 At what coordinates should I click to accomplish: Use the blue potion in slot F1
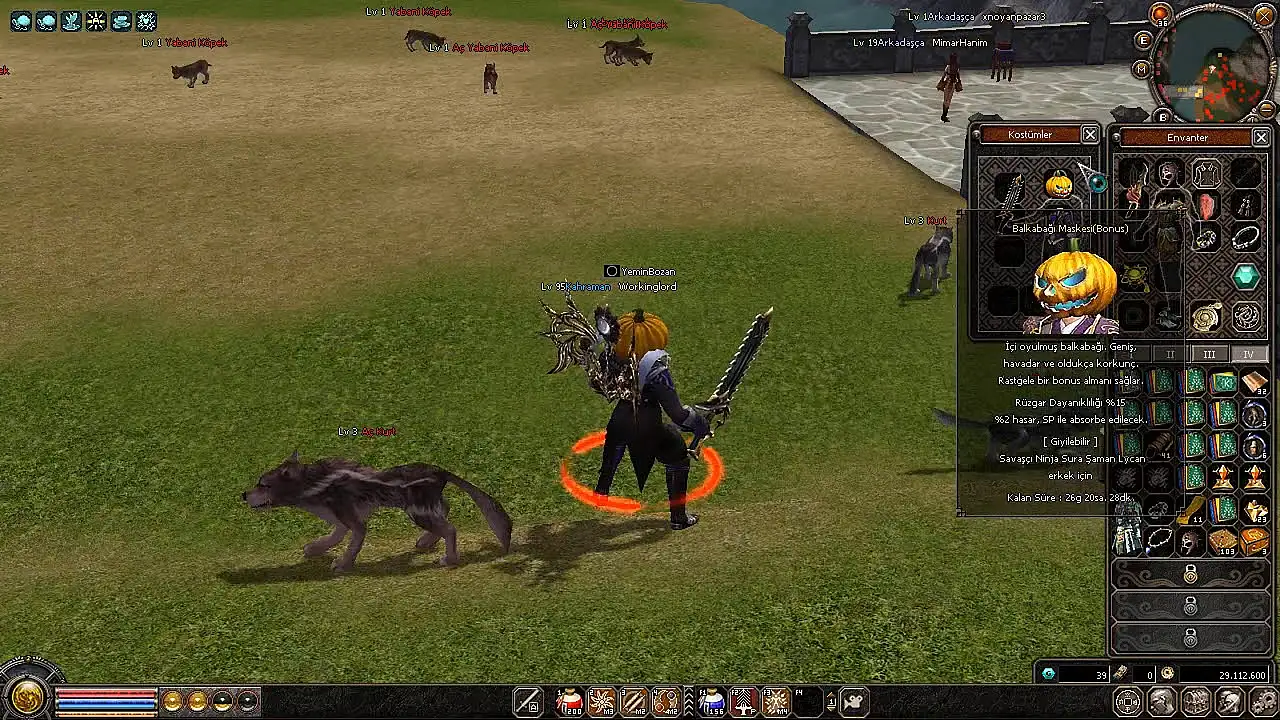711,702
